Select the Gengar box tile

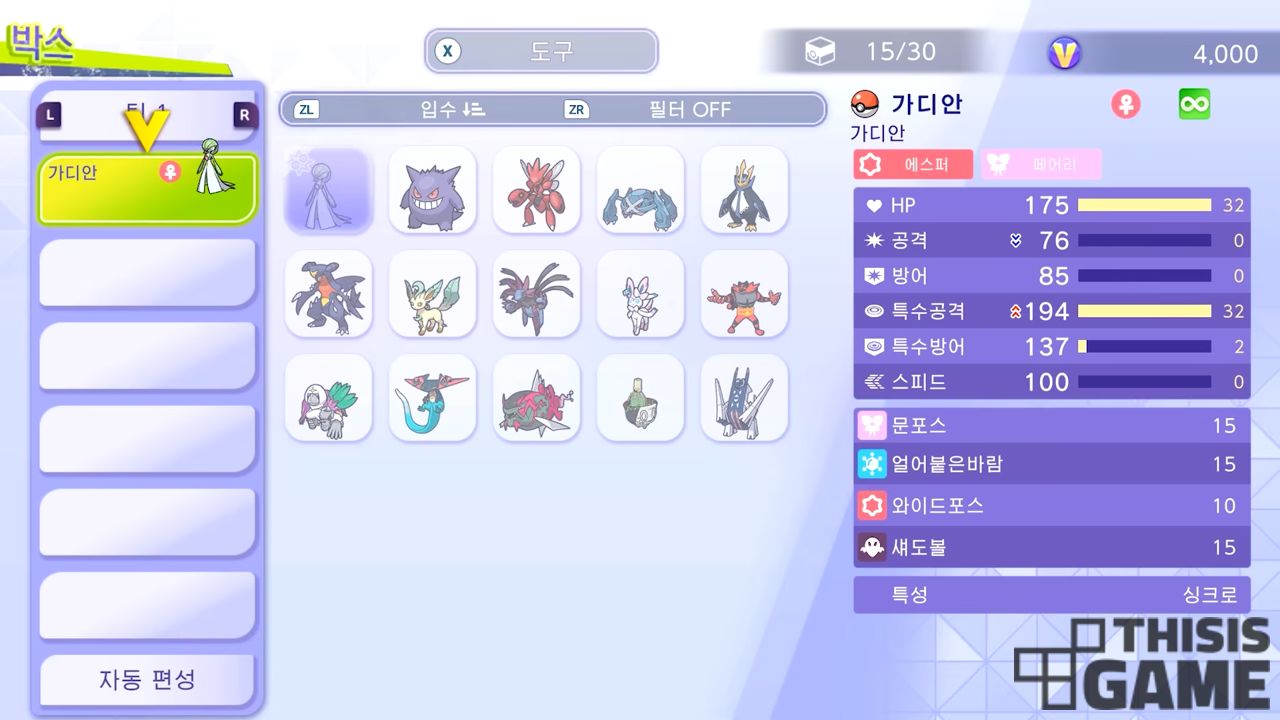[x=432, y=190]
